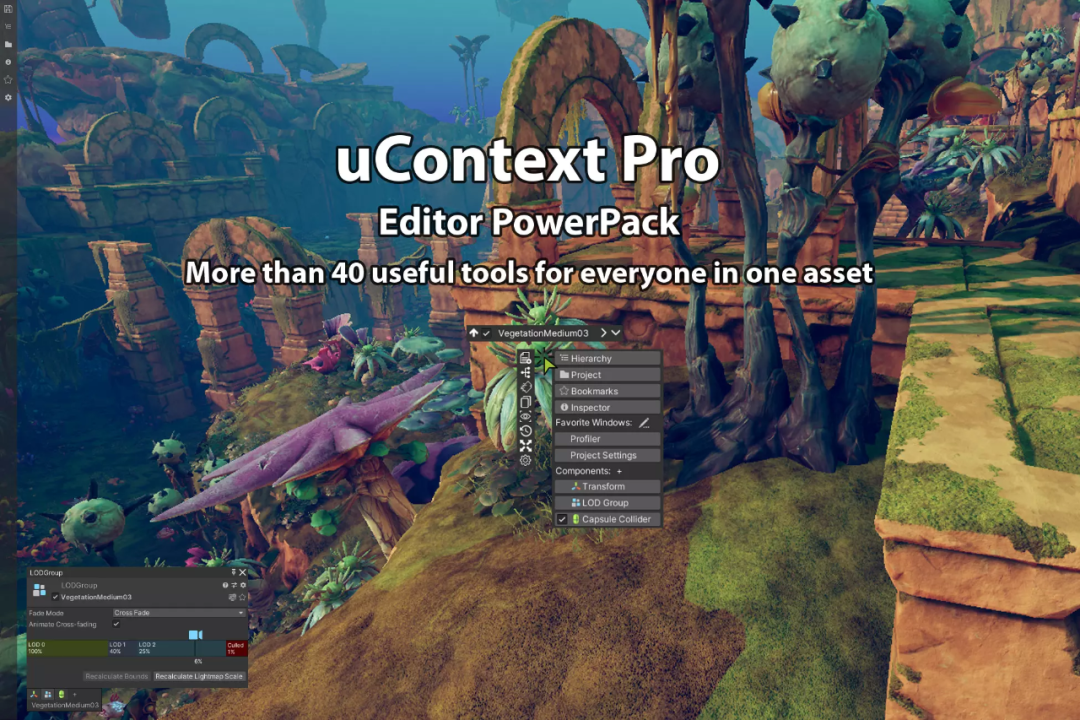Close the LODGroup popup window
Screen dimensions: 1080x720
(242, 573)
